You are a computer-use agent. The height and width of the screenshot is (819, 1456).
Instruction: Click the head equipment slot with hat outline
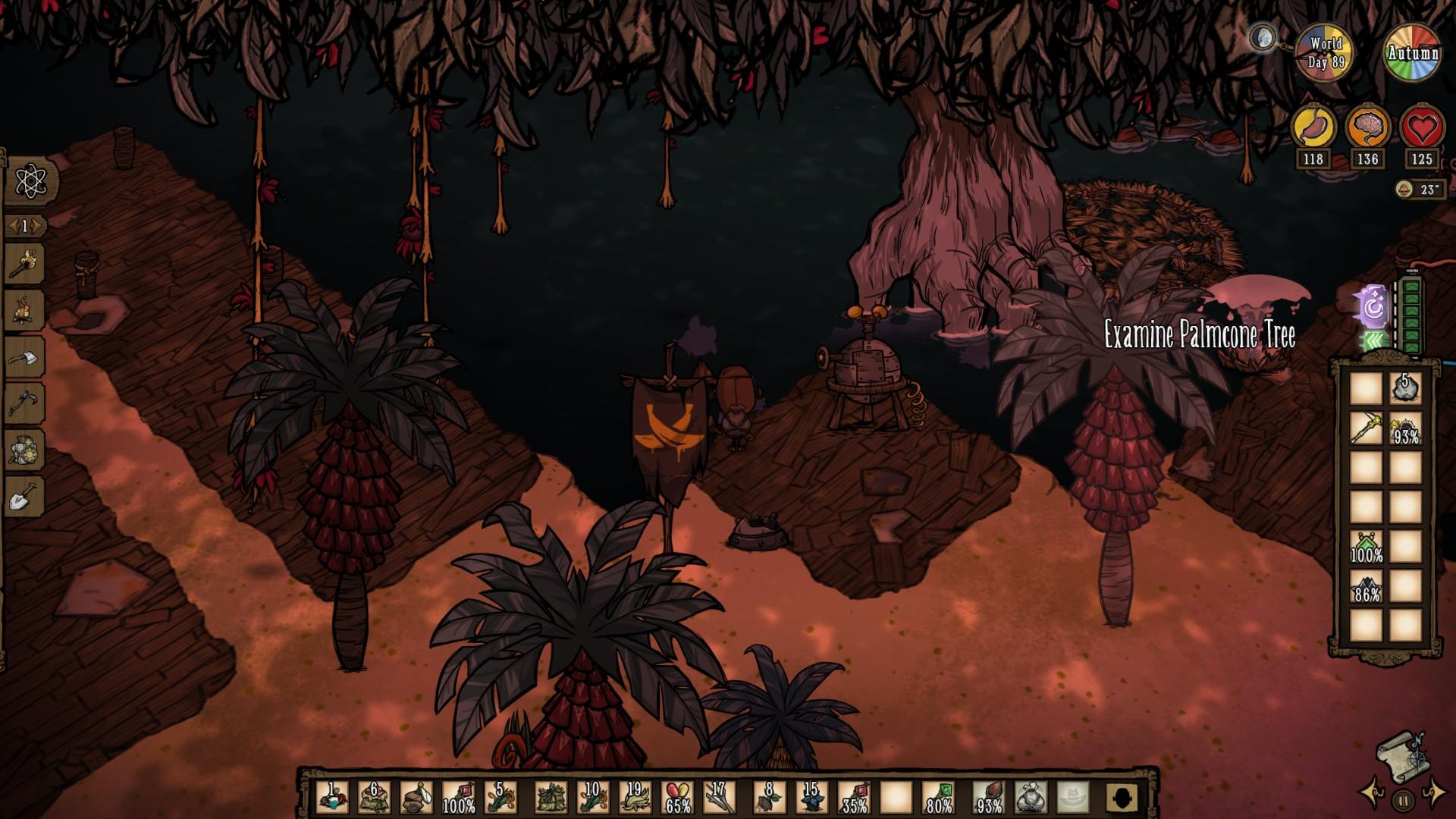1072,798
